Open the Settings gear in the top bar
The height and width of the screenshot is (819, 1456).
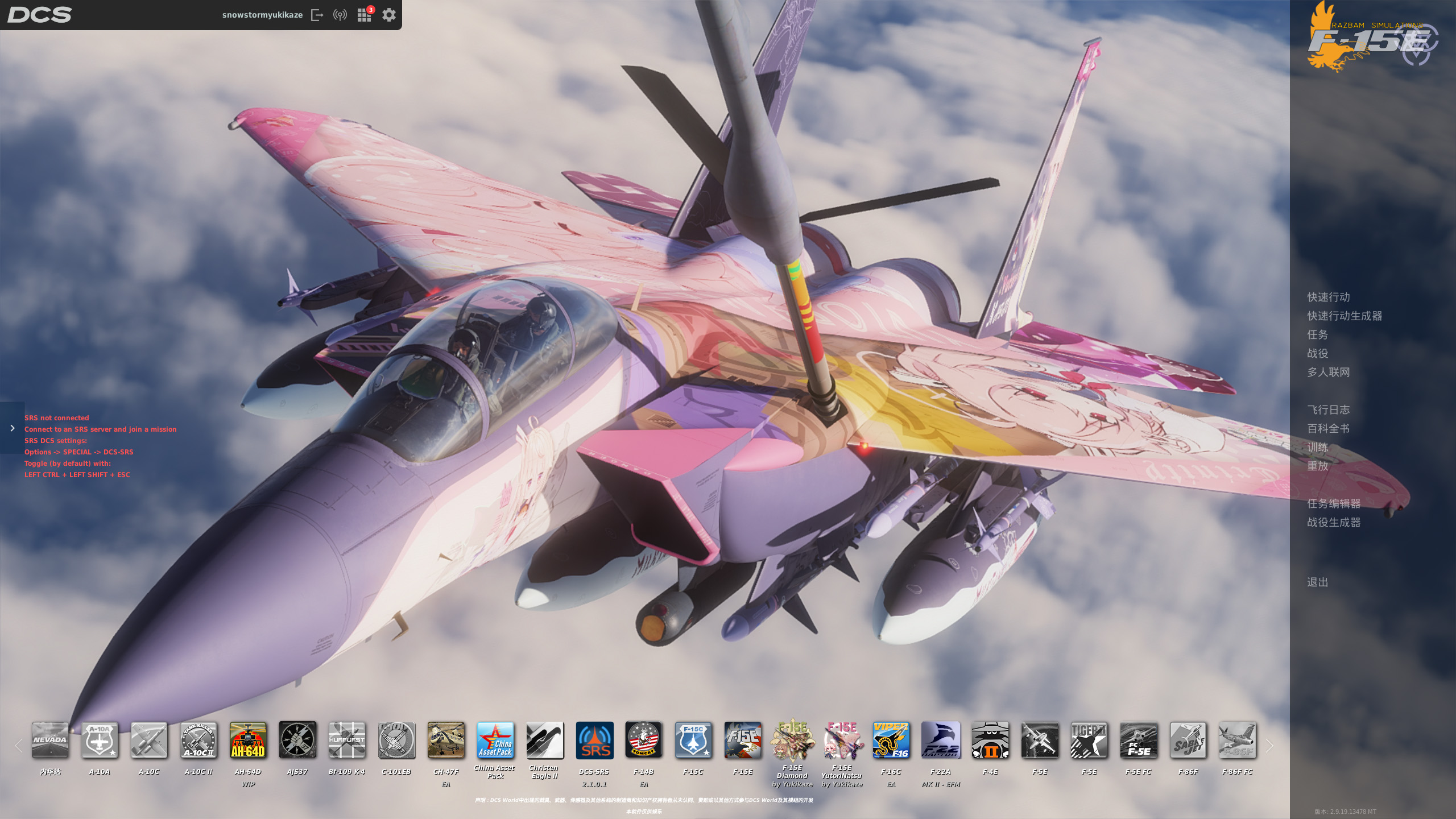pyautogui.click(x=388, y=15)
